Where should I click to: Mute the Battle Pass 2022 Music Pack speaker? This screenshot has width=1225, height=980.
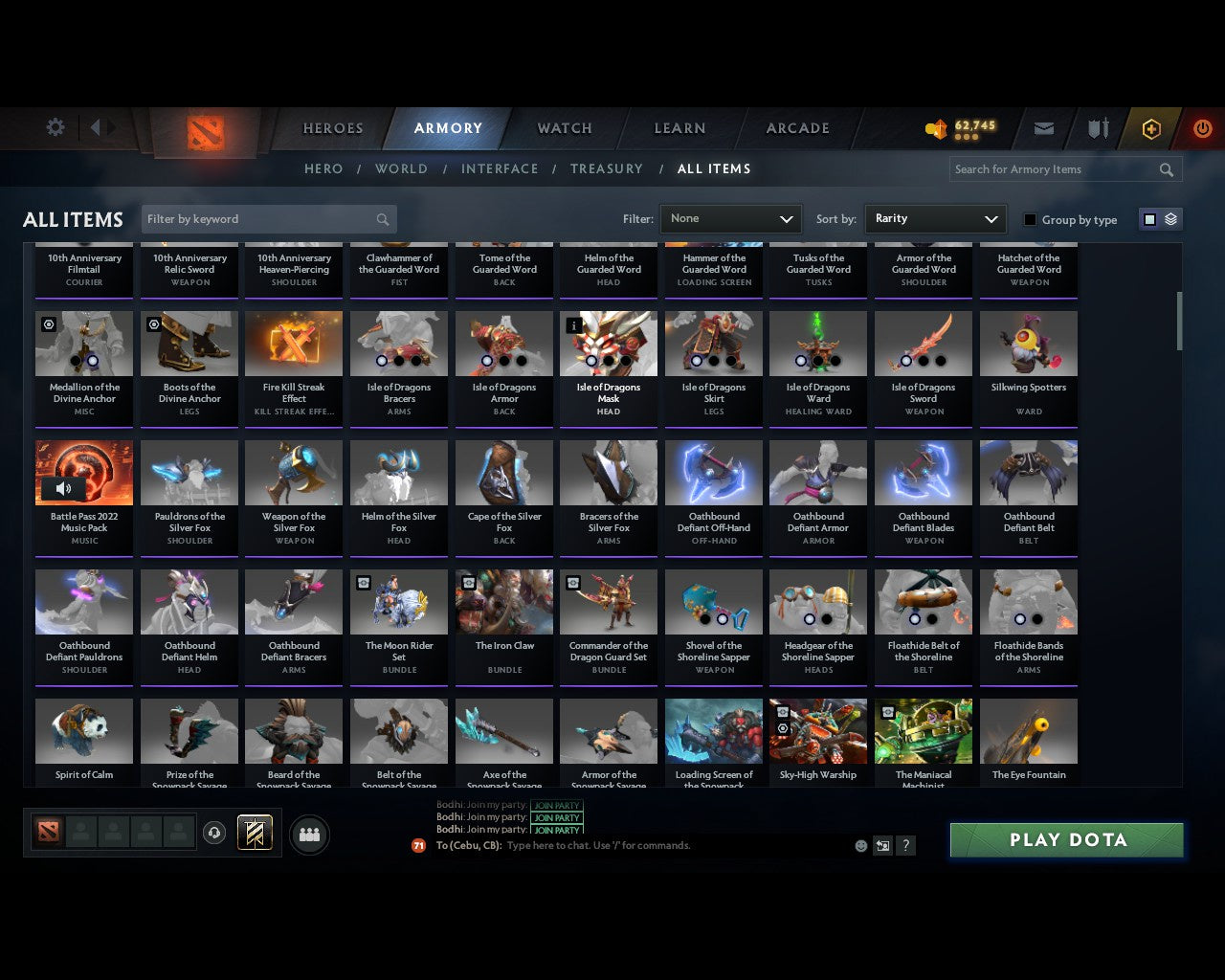click(x=63, y=488)
